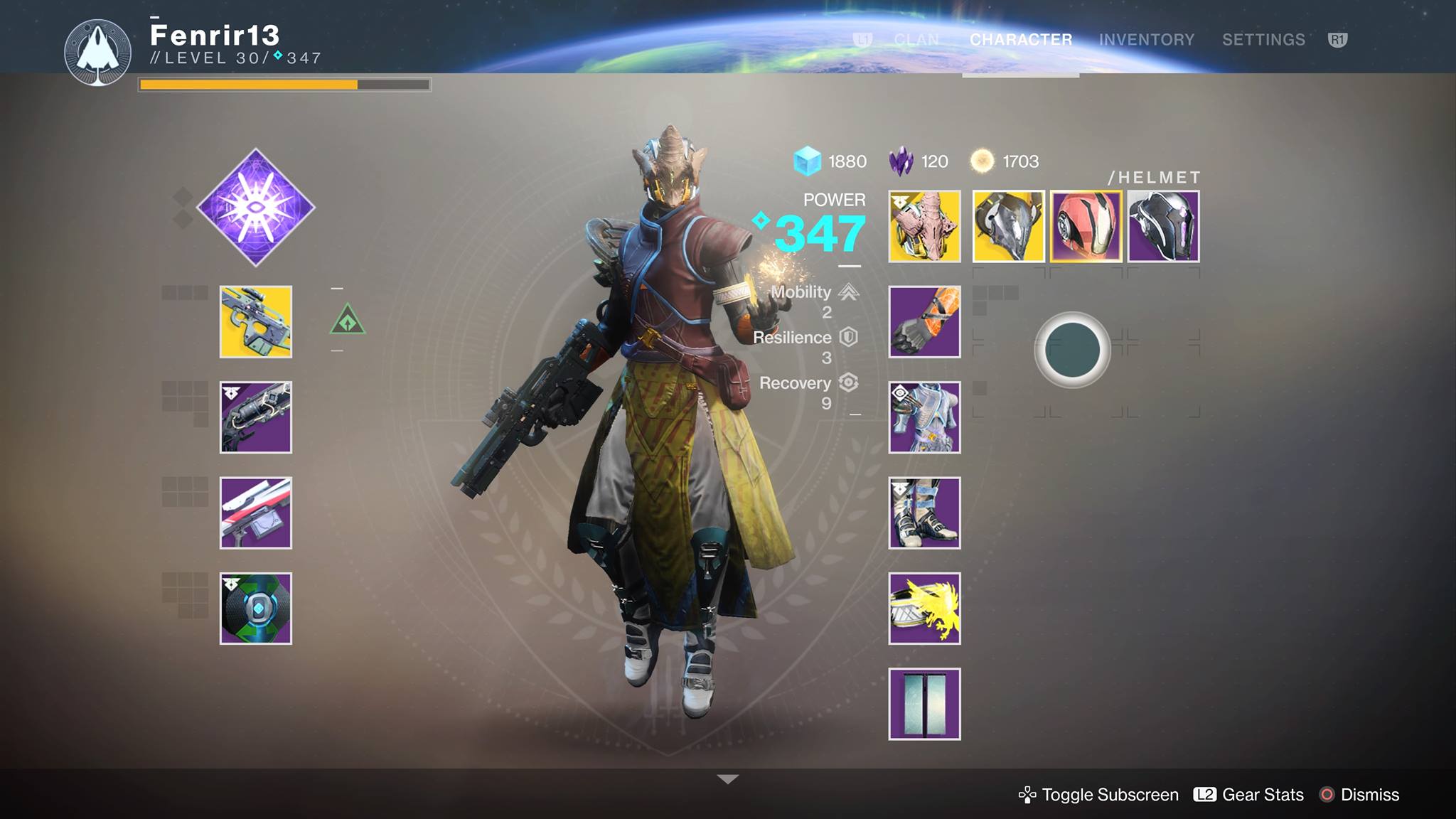The height and width of the screenshot is (819, 1456).
Task: Open the chest armor slot
Action: (x=924, y=417)
